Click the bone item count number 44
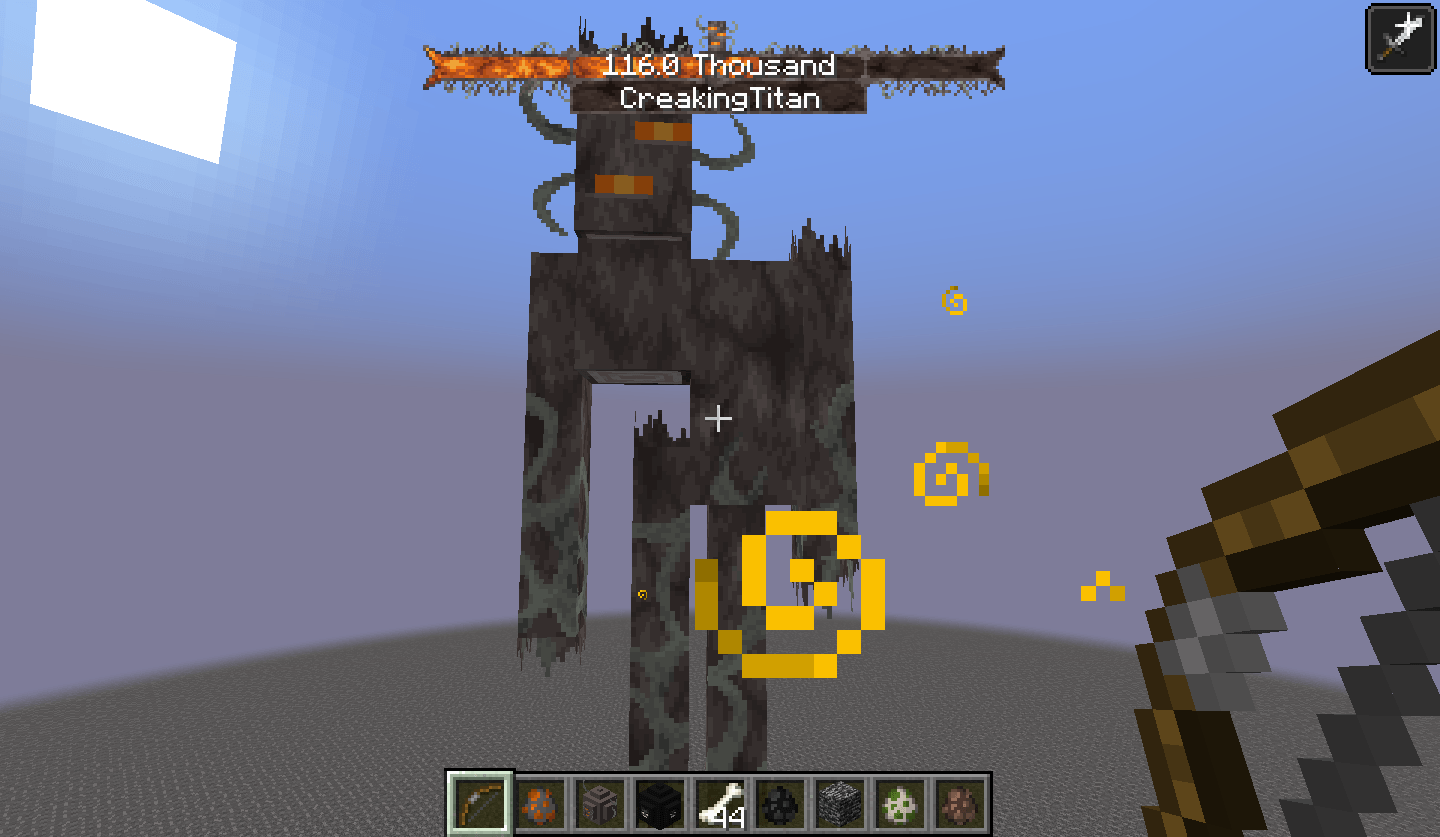 click(x=731, y=817)
